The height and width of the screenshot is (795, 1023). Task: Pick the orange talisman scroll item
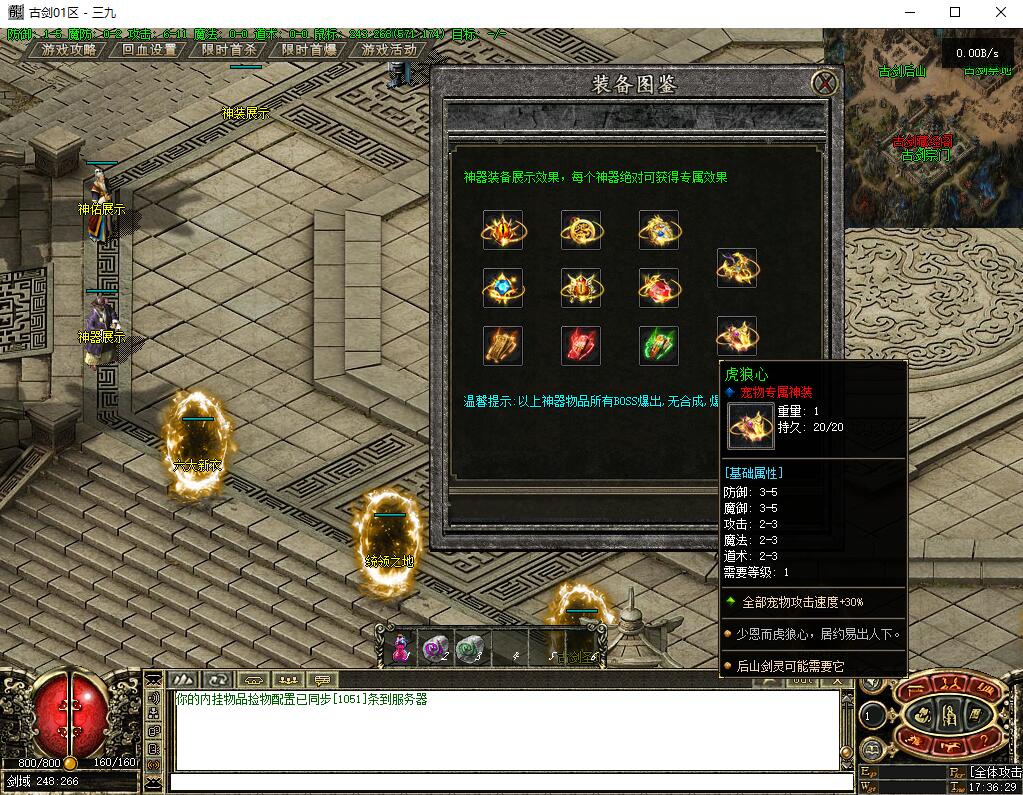pos(503,346)
